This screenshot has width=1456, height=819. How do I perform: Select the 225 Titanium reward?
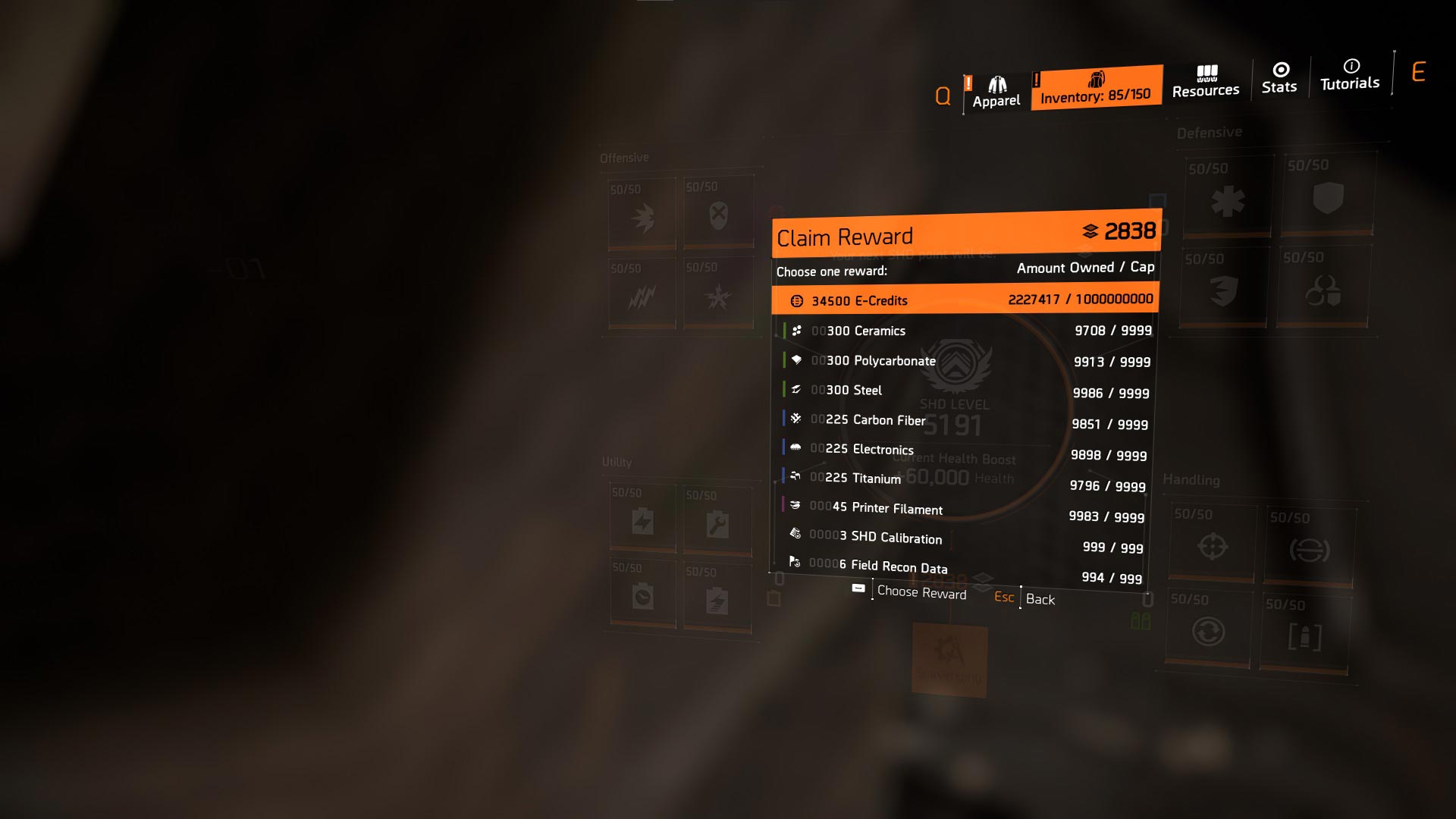pos(962,482)
